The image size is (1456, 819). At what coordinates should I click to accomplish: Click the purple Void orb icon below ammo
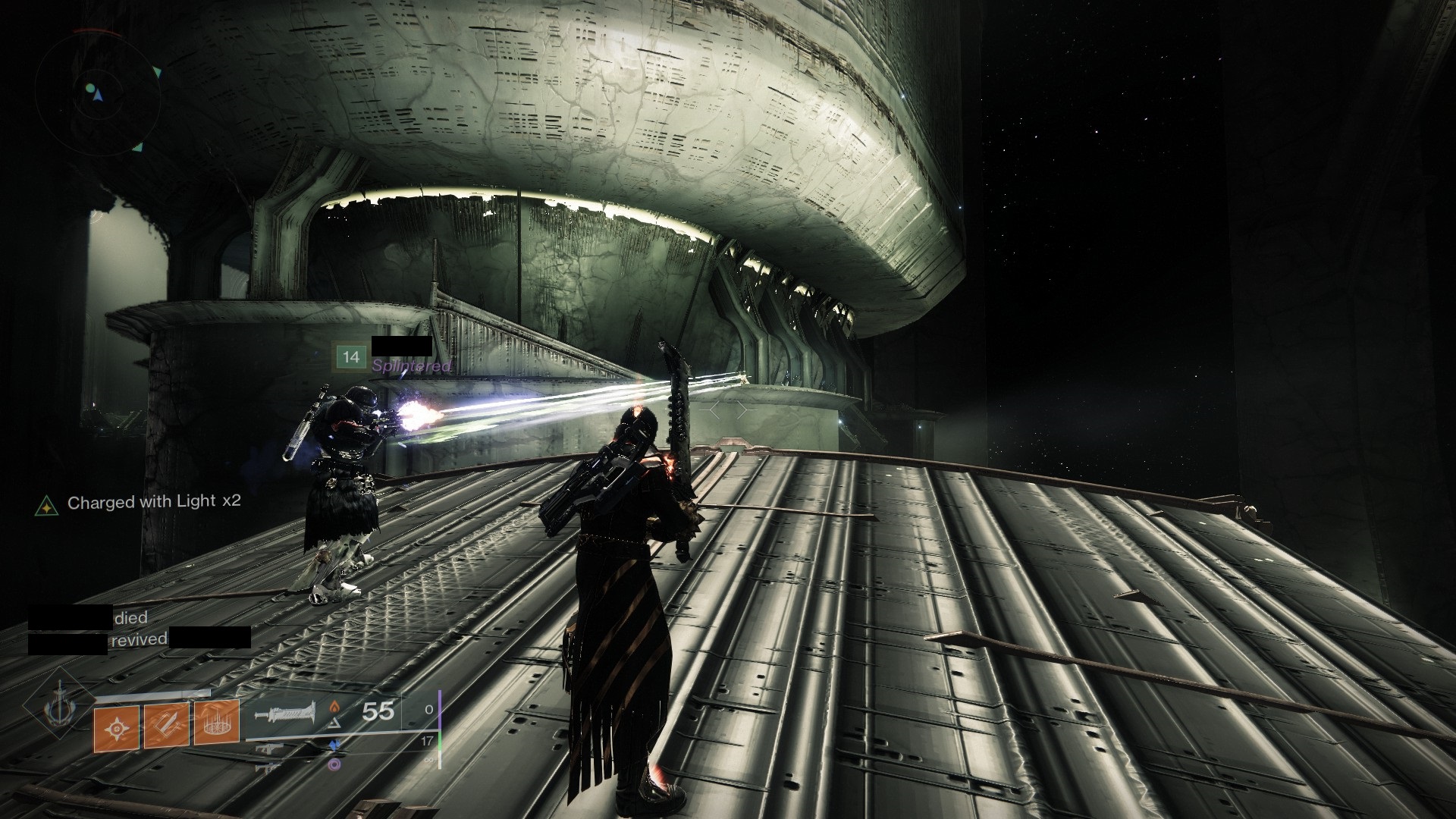pos(334,764)
